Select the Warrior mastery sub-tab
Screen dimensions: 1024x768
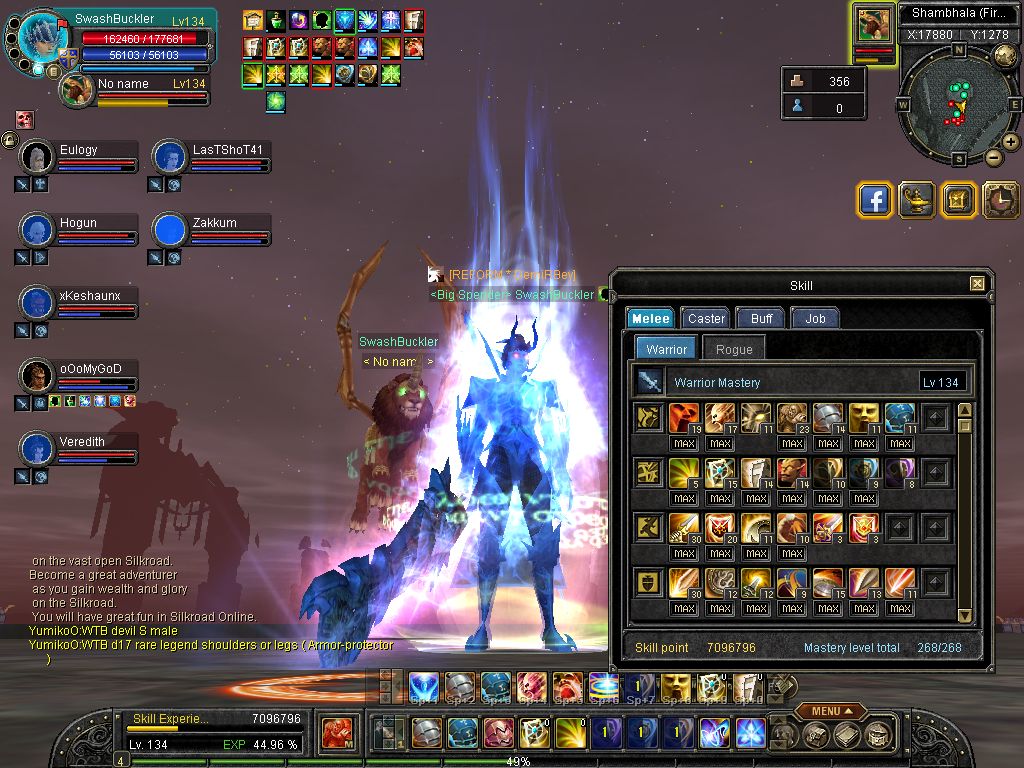click(x=666, y=349)
